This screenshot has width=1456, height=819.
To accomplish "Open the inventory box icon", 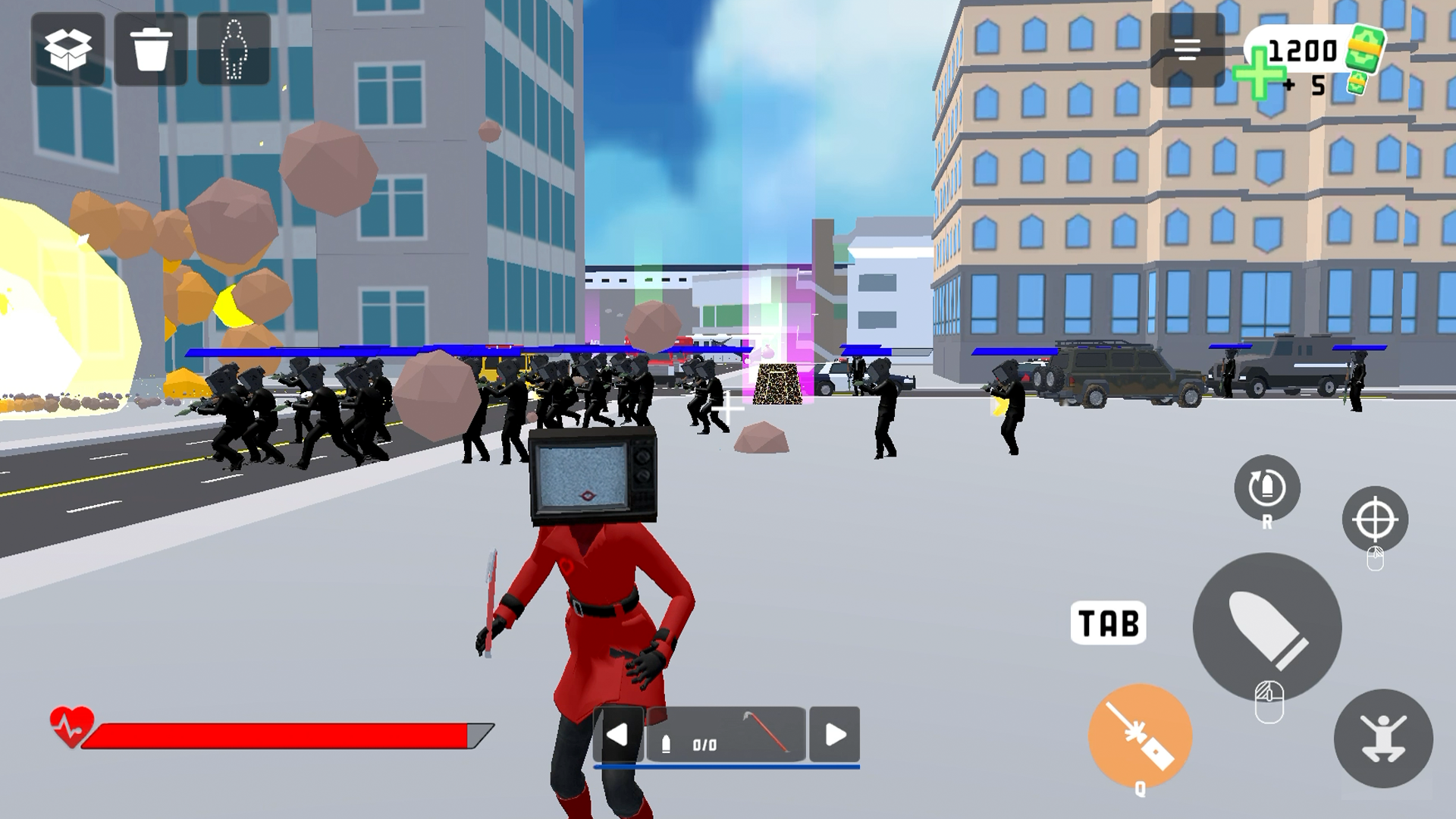I will [x=67, y=50].
